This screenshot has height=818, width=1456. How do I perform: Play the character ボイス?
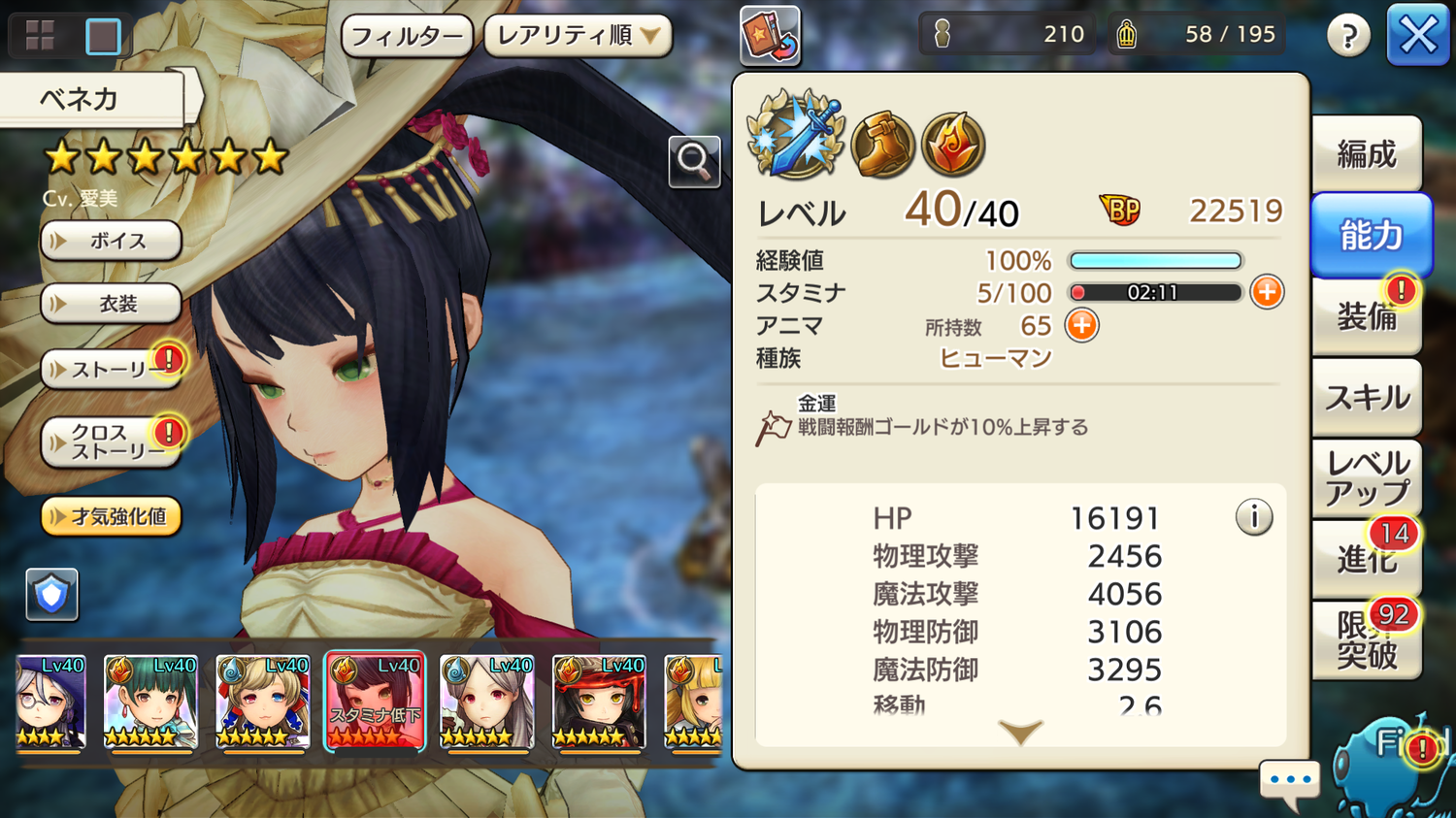point(111,241)
